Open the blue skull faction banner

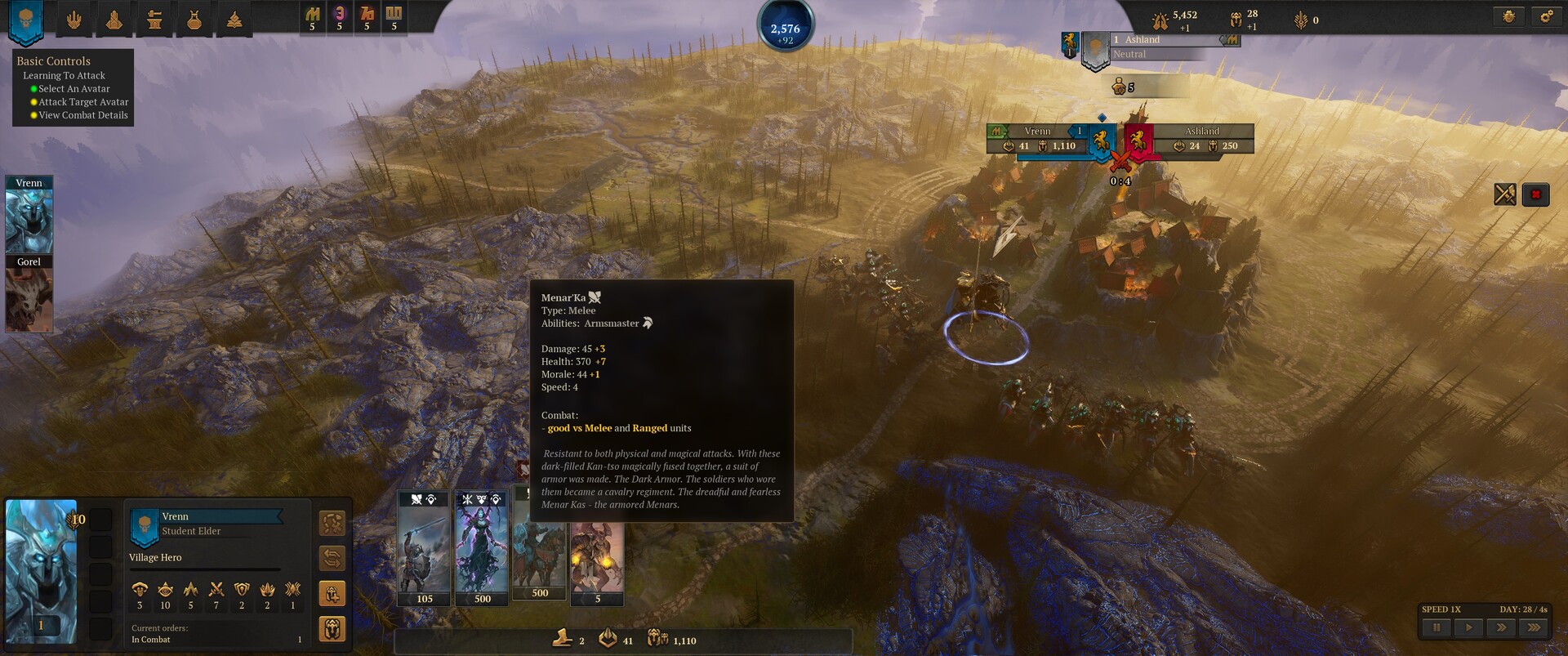(x=25, y=21)
